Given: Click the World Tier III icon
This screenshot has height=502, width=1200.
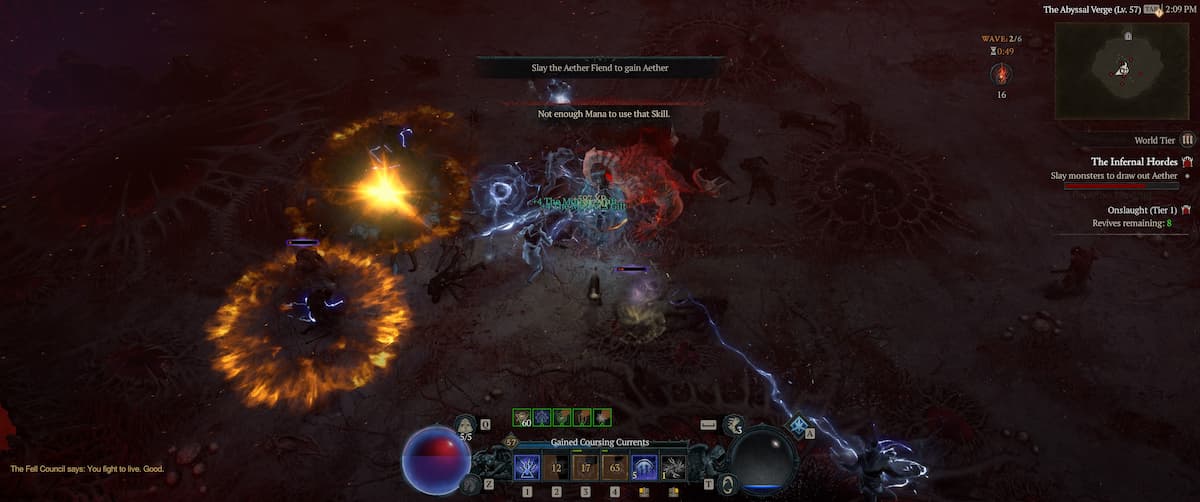Looking at the screenshot, I should [x=1188, y=141].
